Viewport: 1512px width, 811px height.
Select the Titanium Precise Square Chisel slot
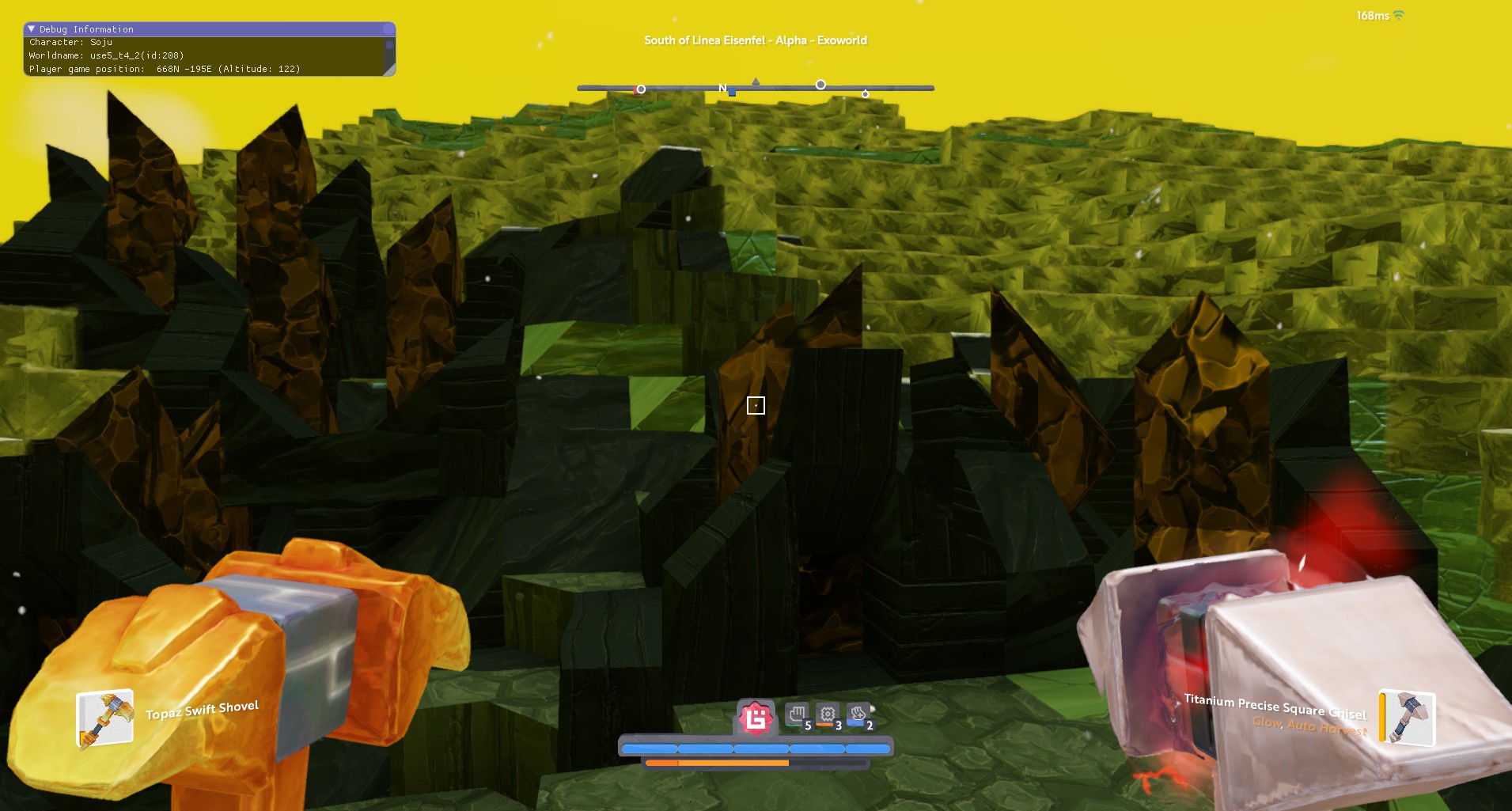coord(1408,718)
